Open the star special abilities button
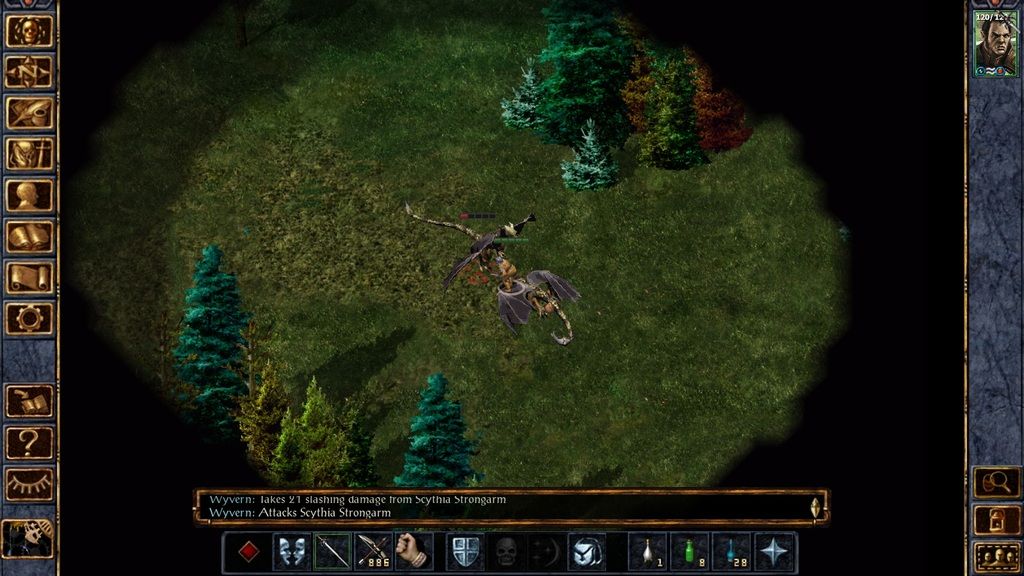The width and height of the screenshot is (1024, 576). 775,552
